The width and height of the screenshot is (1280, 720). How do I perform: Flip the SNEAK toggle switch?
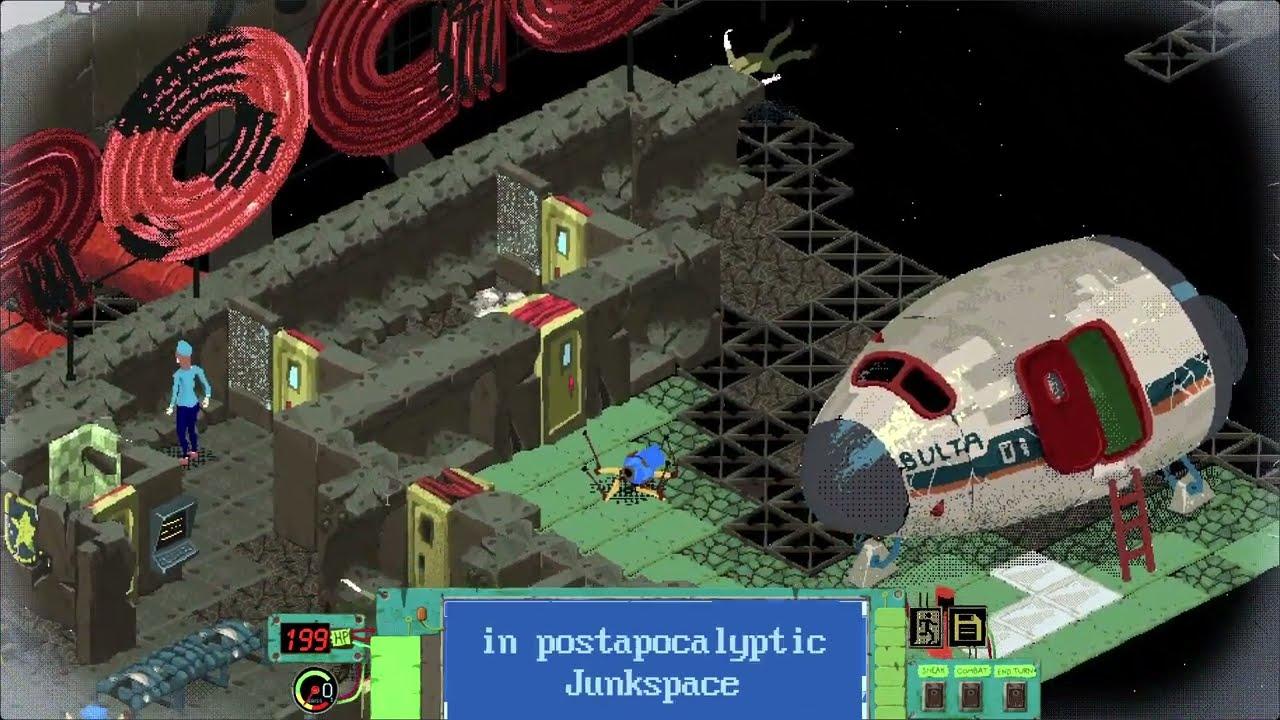click(933, 697)
